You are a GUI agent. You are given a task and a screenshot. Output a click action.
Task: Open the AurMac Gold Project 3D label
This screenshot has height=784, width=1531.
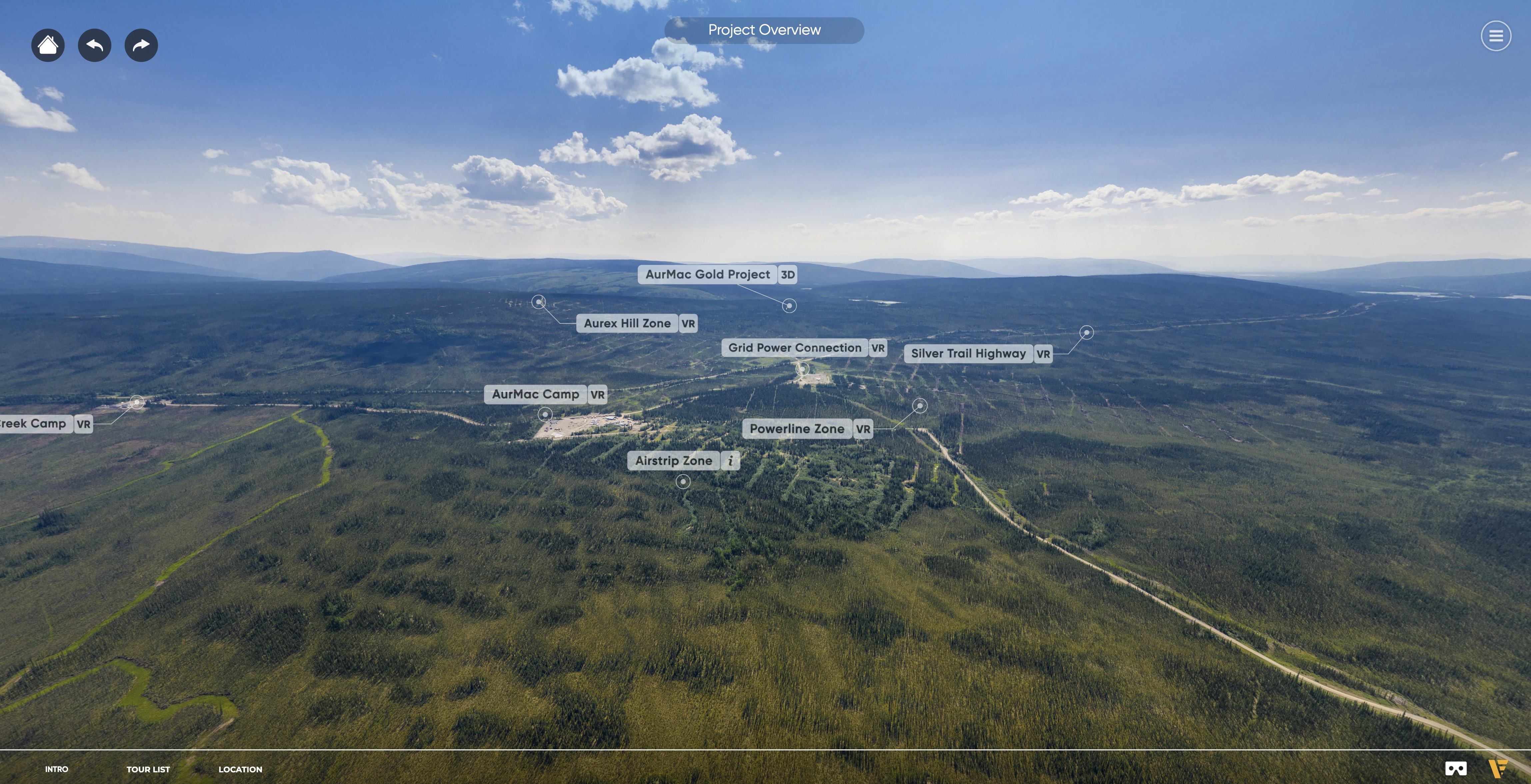tap(718, 274)
